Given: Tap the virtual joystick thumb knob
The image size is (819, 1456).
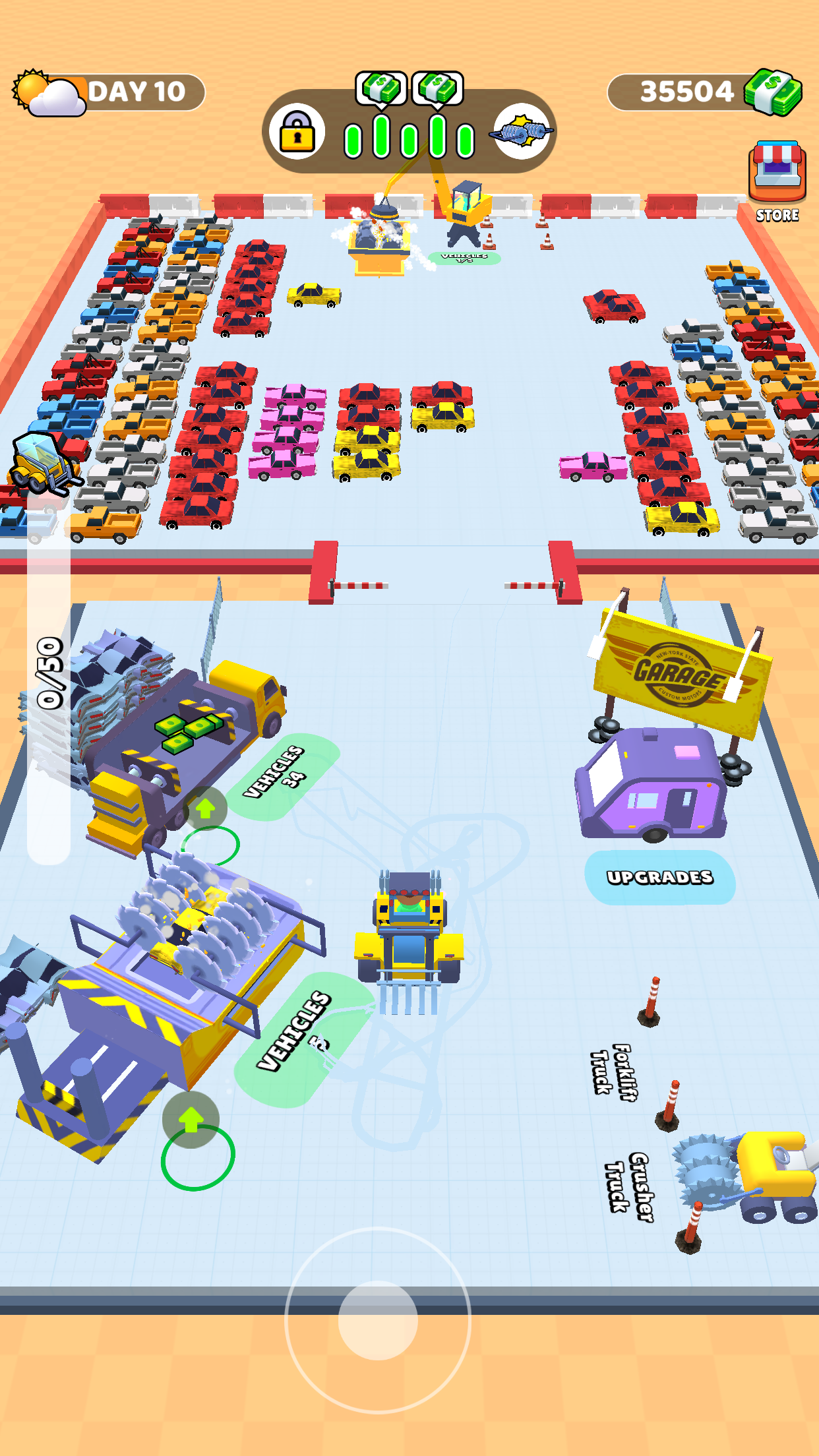Looking at the screenshot, I should pyautogui.click(x=378, y=1319).
